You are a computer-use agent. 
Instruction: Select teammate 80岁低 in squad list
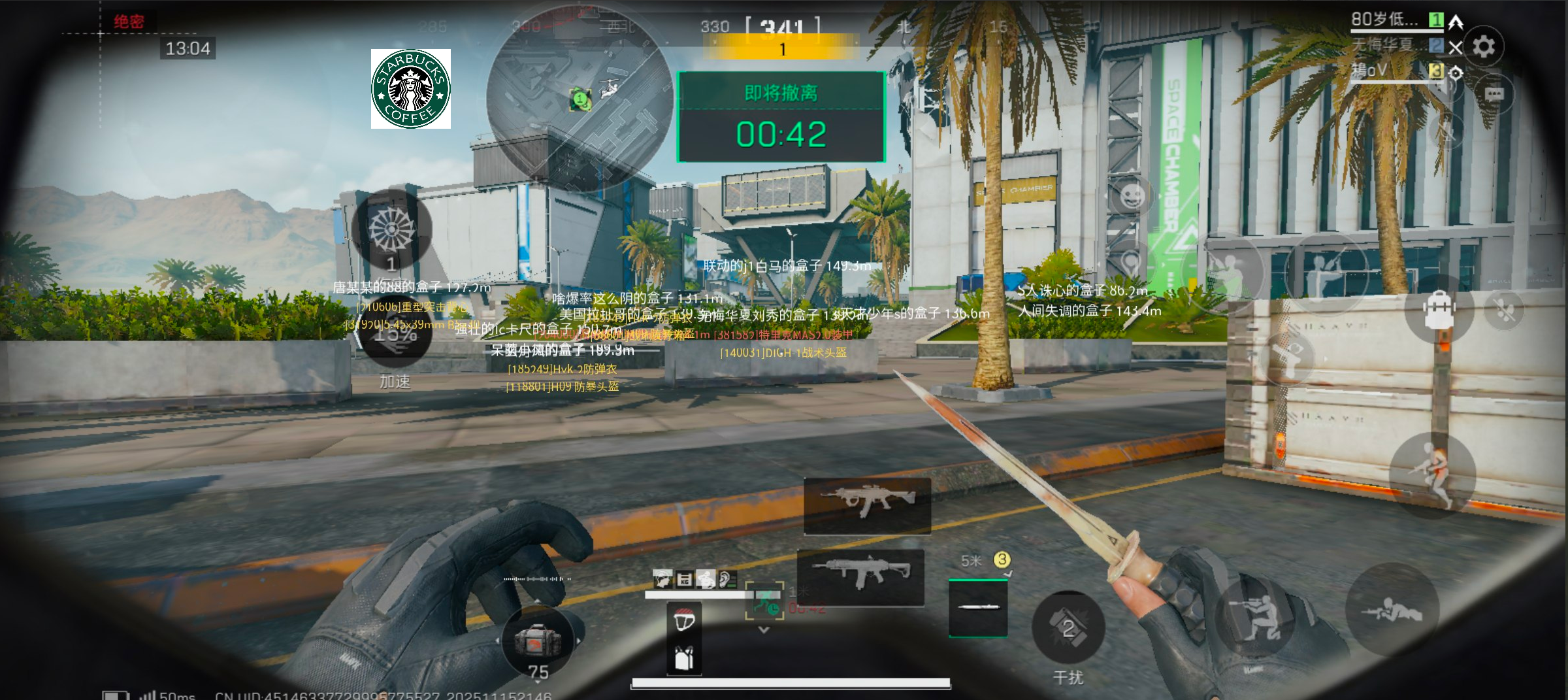(1385, 20)
